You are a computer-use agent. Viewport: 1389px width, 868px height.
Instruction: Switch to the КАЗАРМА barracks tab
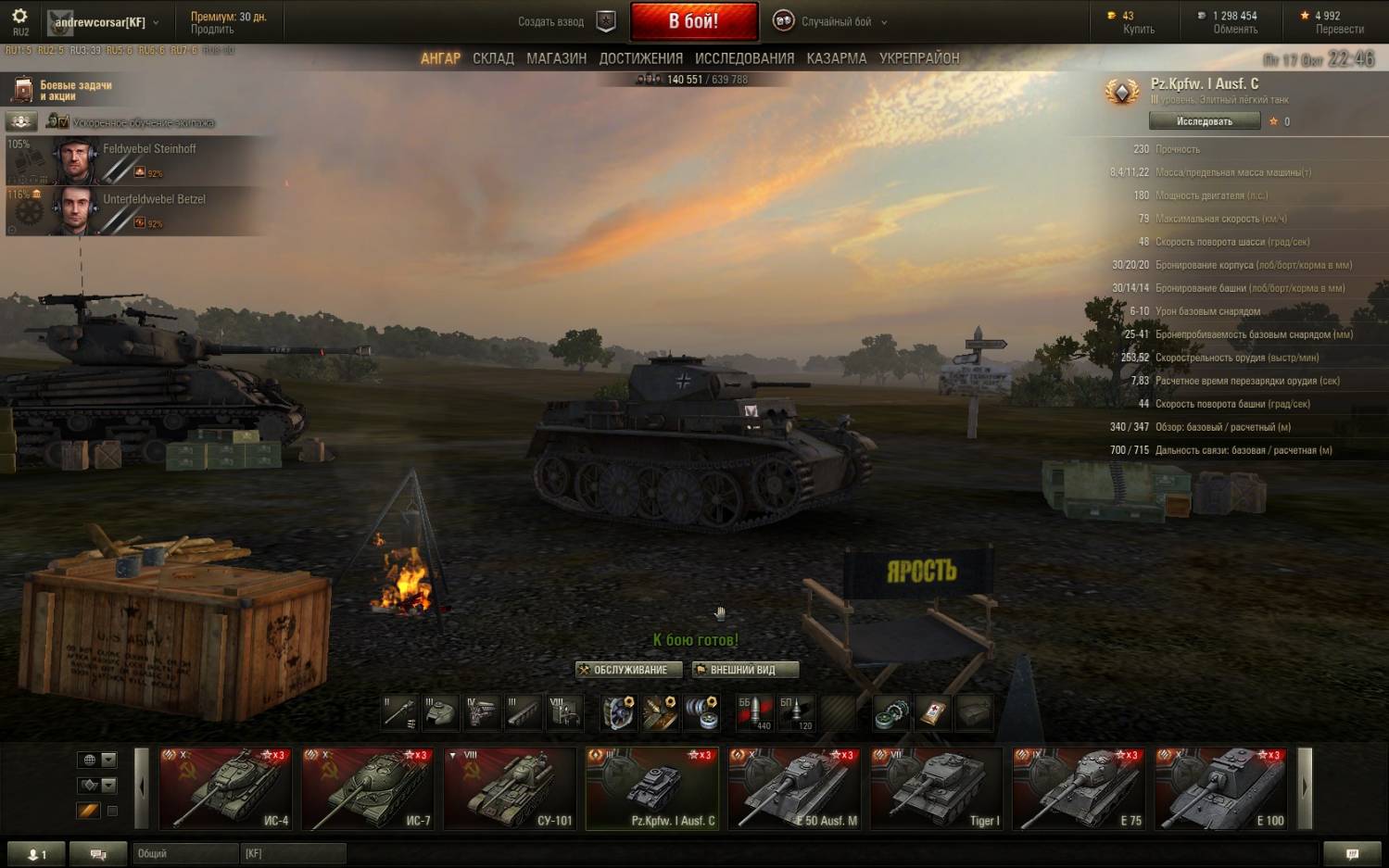(x=836, y=58)
